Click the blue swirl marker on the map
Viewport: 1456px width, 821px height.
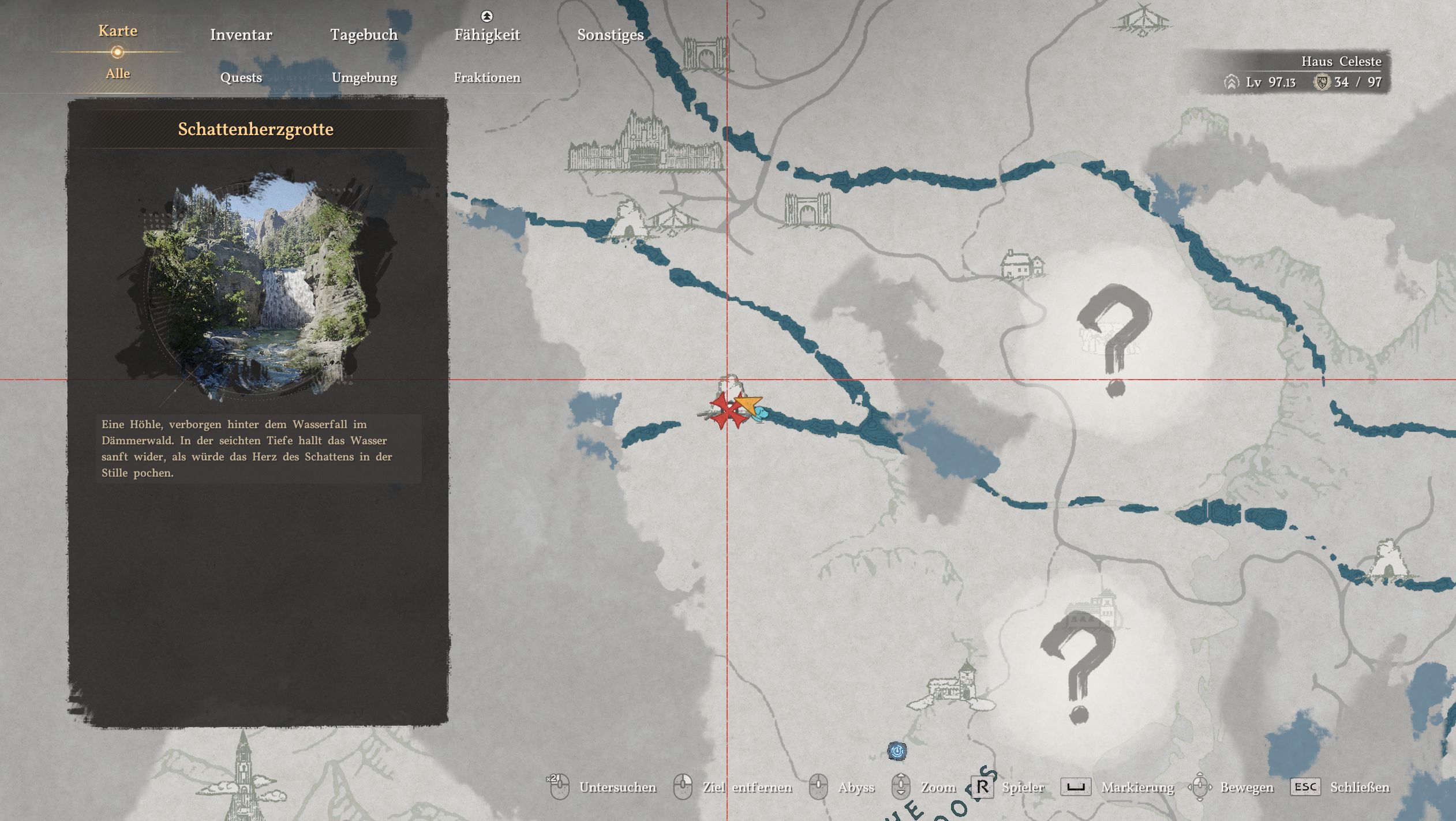[x=897, y=751]
